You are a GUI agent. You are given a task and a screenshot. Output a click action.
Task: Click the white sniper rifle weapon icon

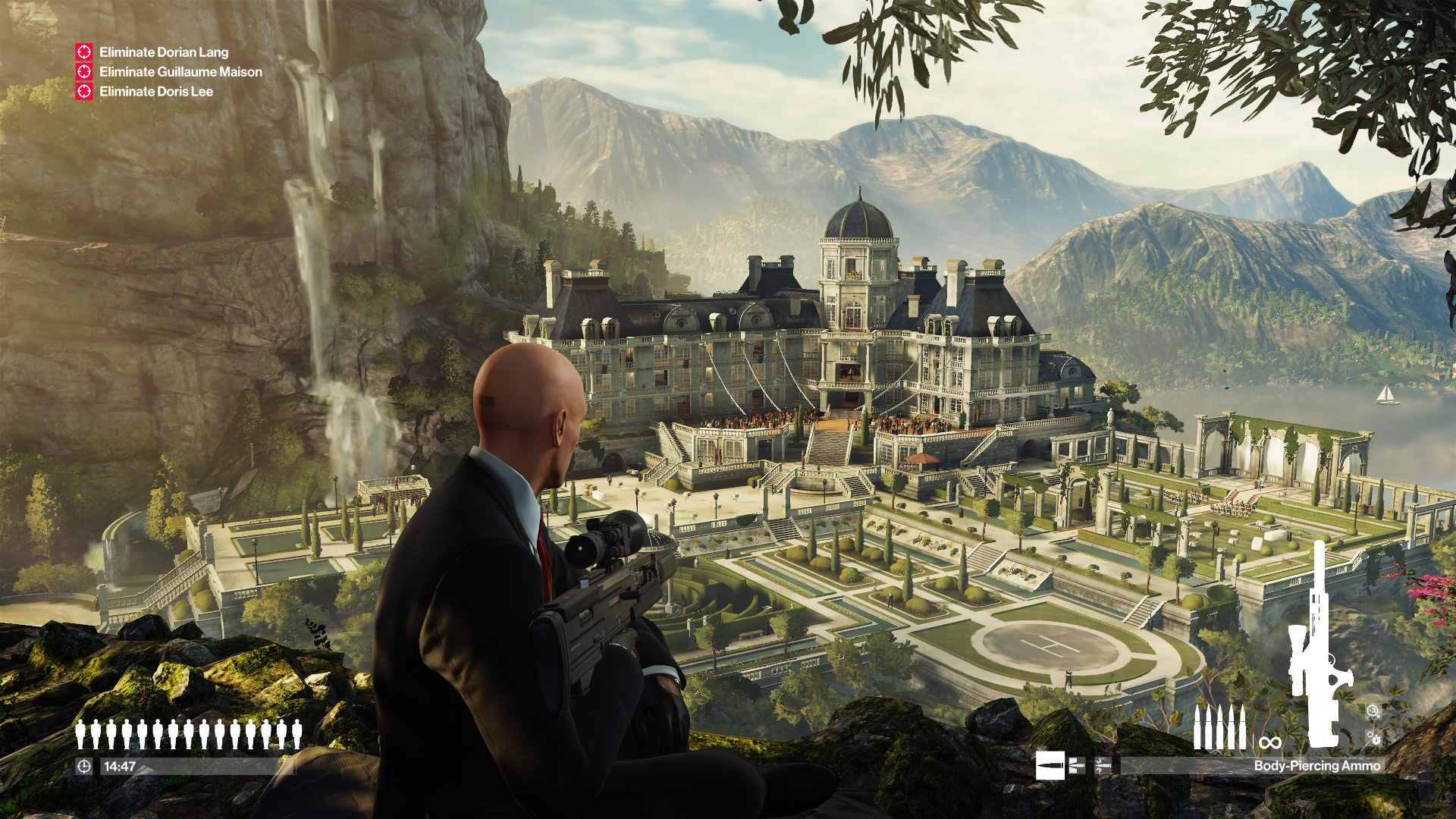(x=1319, y=645)
